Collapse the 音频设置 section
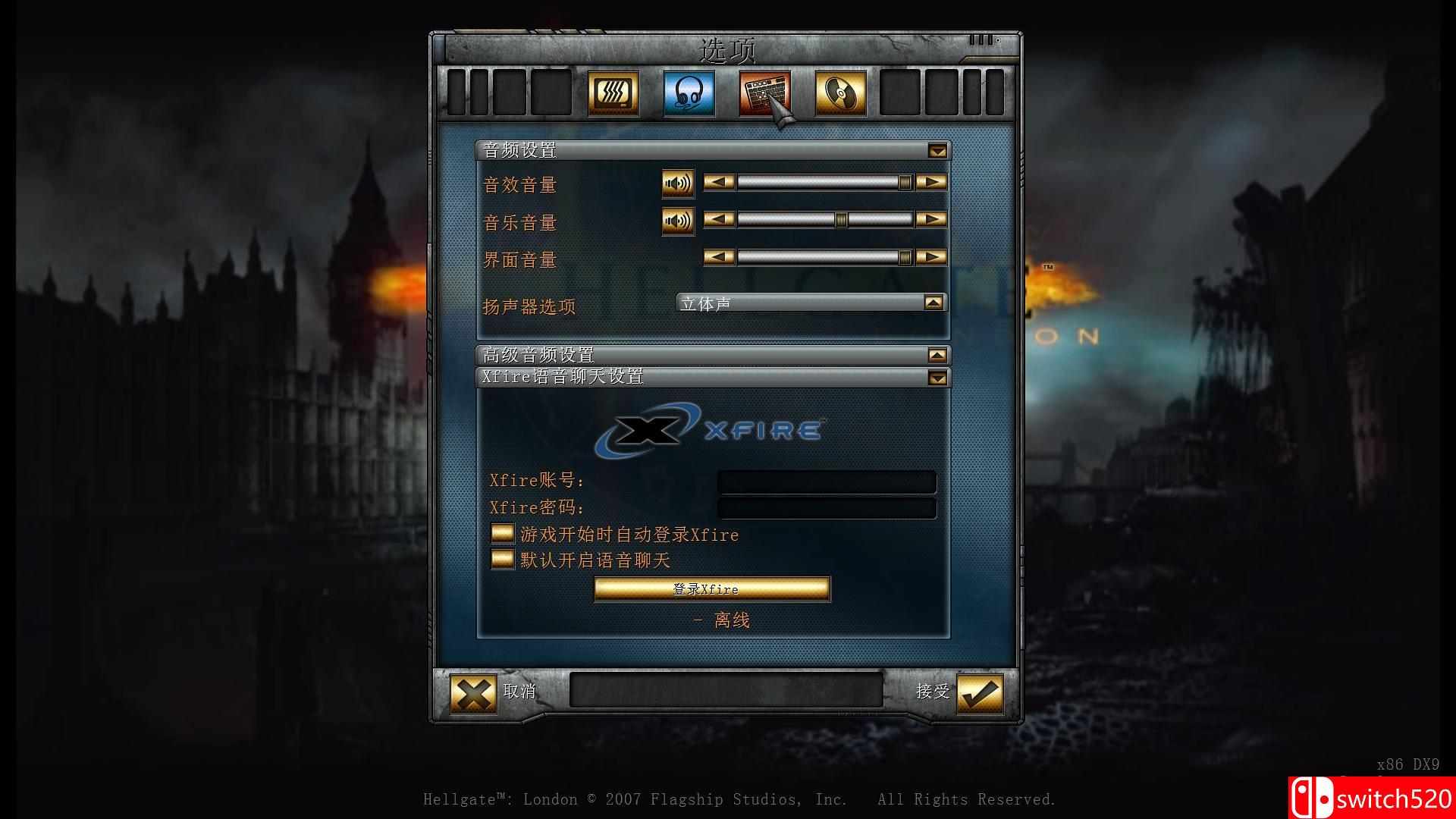This screenshot has height=819, width=1456. point(937,150)
